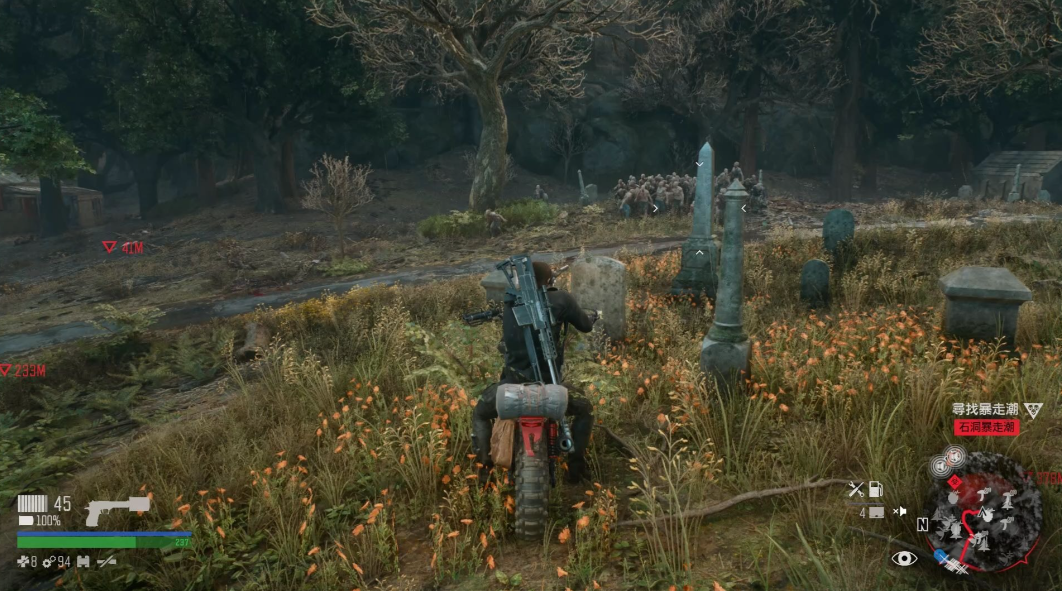Image resolution: width=1062 pixels, height=591 pixels.
Task: Select the pistol weapon icon
Action: 116,510
